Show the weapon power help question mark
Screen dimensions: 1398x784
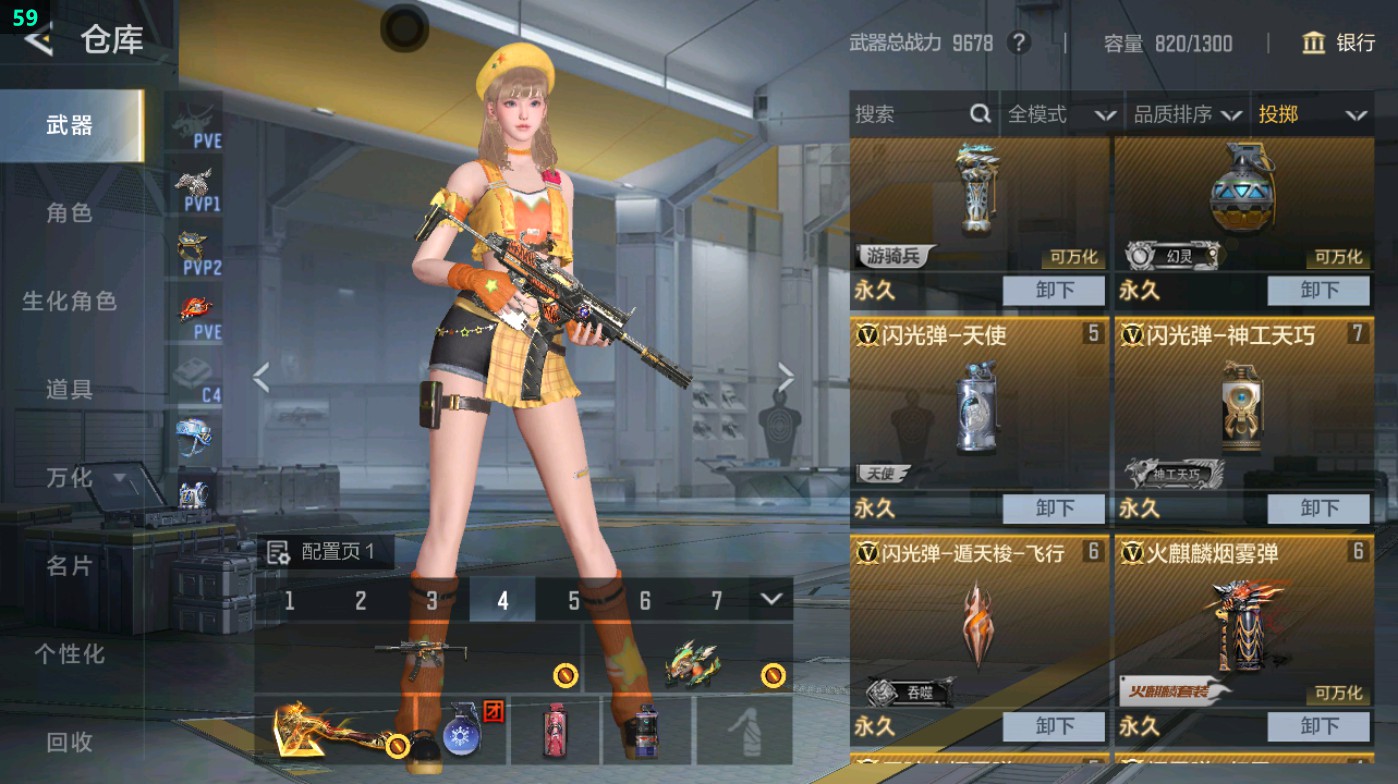pos(1018,43)
